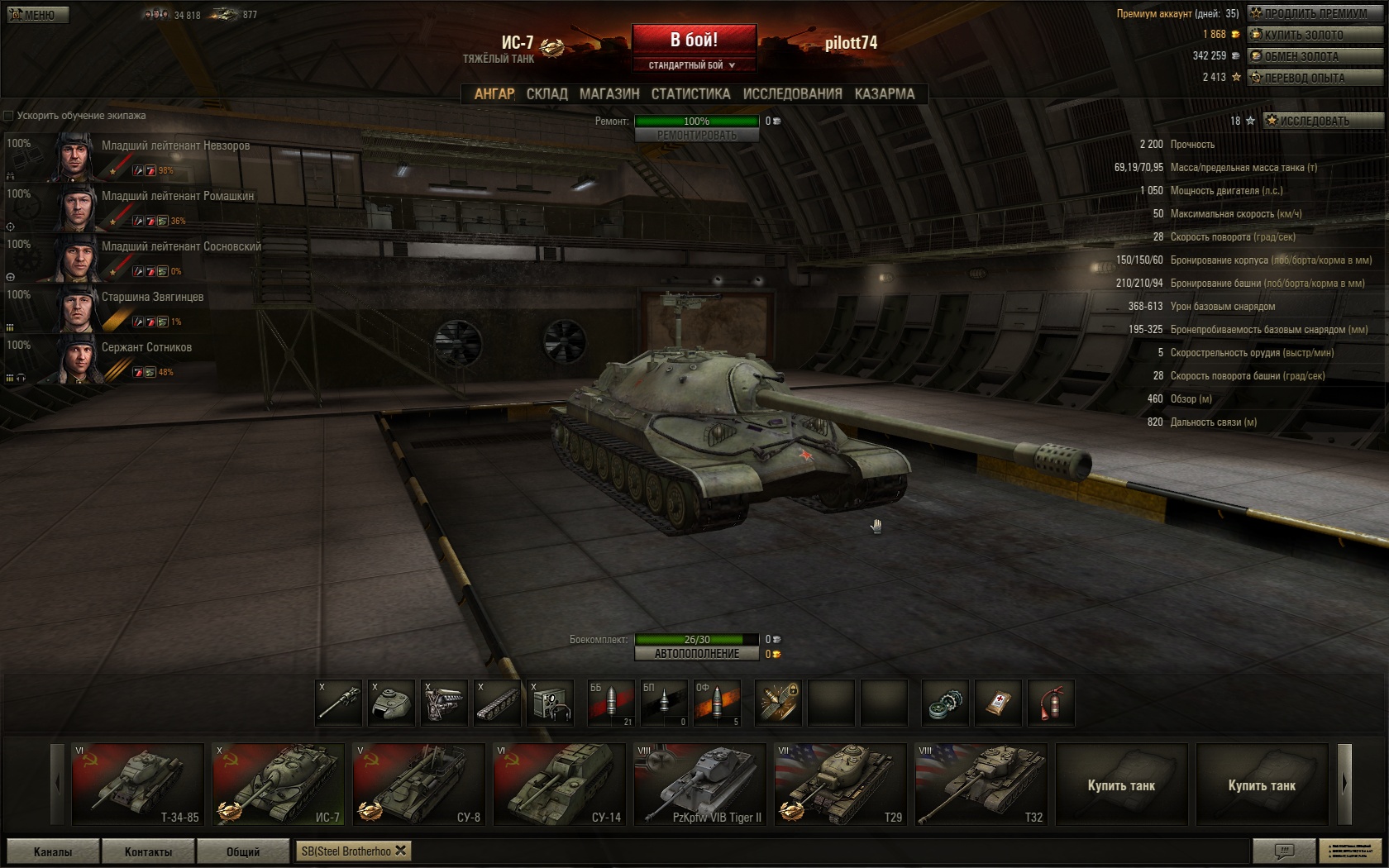Image resolution: width=1389 pixels, height=868 pixels.
Task: Open the МАГАЗИН tab
Action: 609,94
